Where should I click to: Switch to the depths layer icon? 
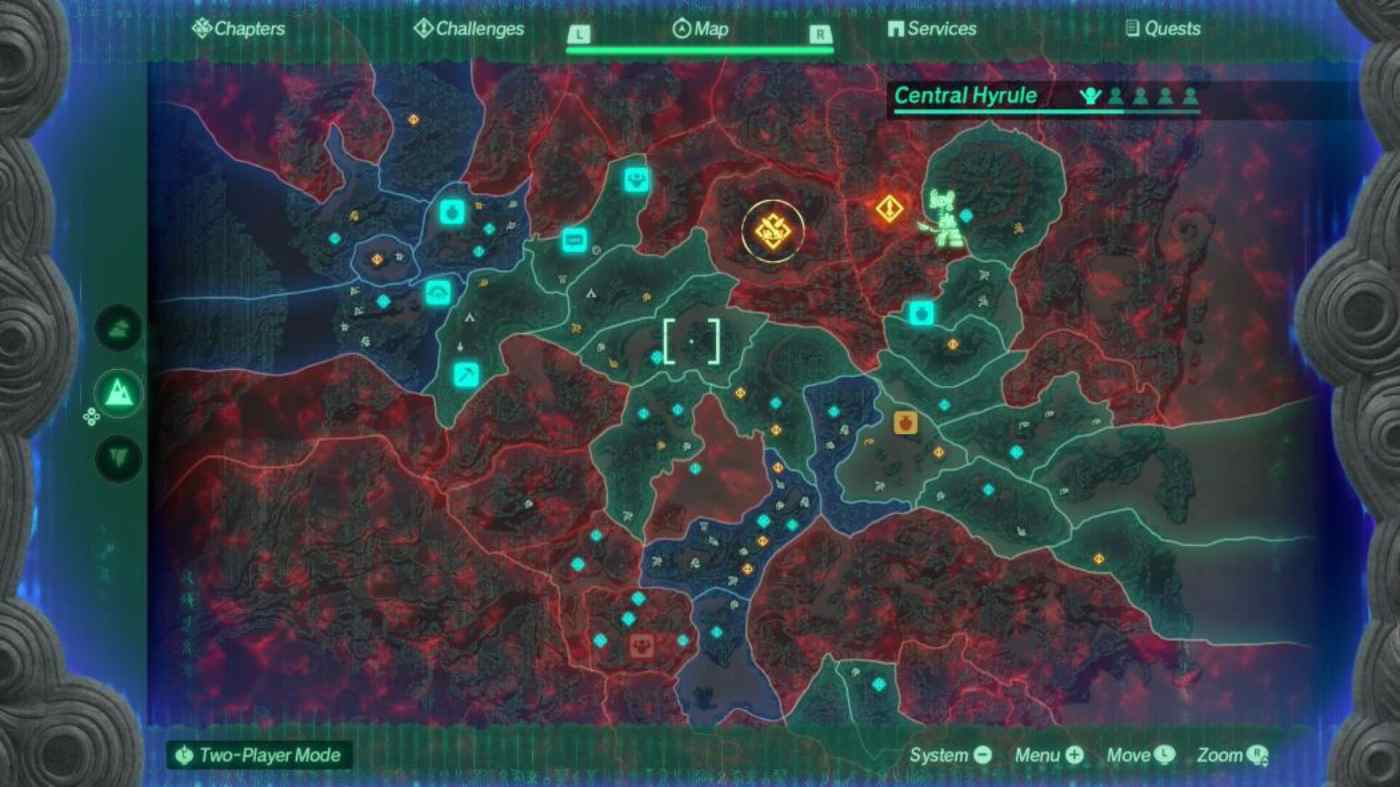pos(119,459)
